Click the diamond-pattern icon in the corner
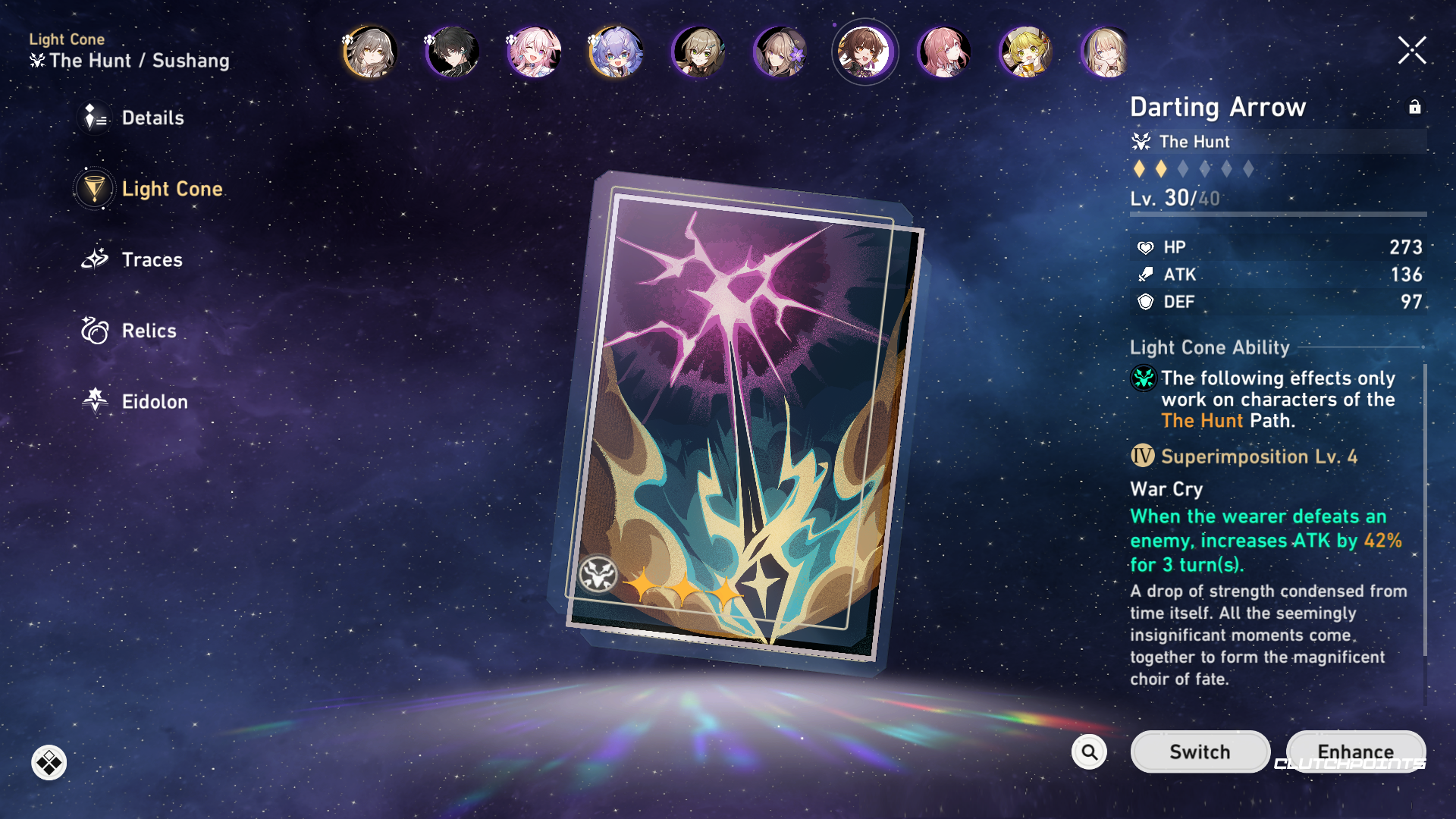The width and height of the screenshot is (1456, 819). (x=49, y=763)
